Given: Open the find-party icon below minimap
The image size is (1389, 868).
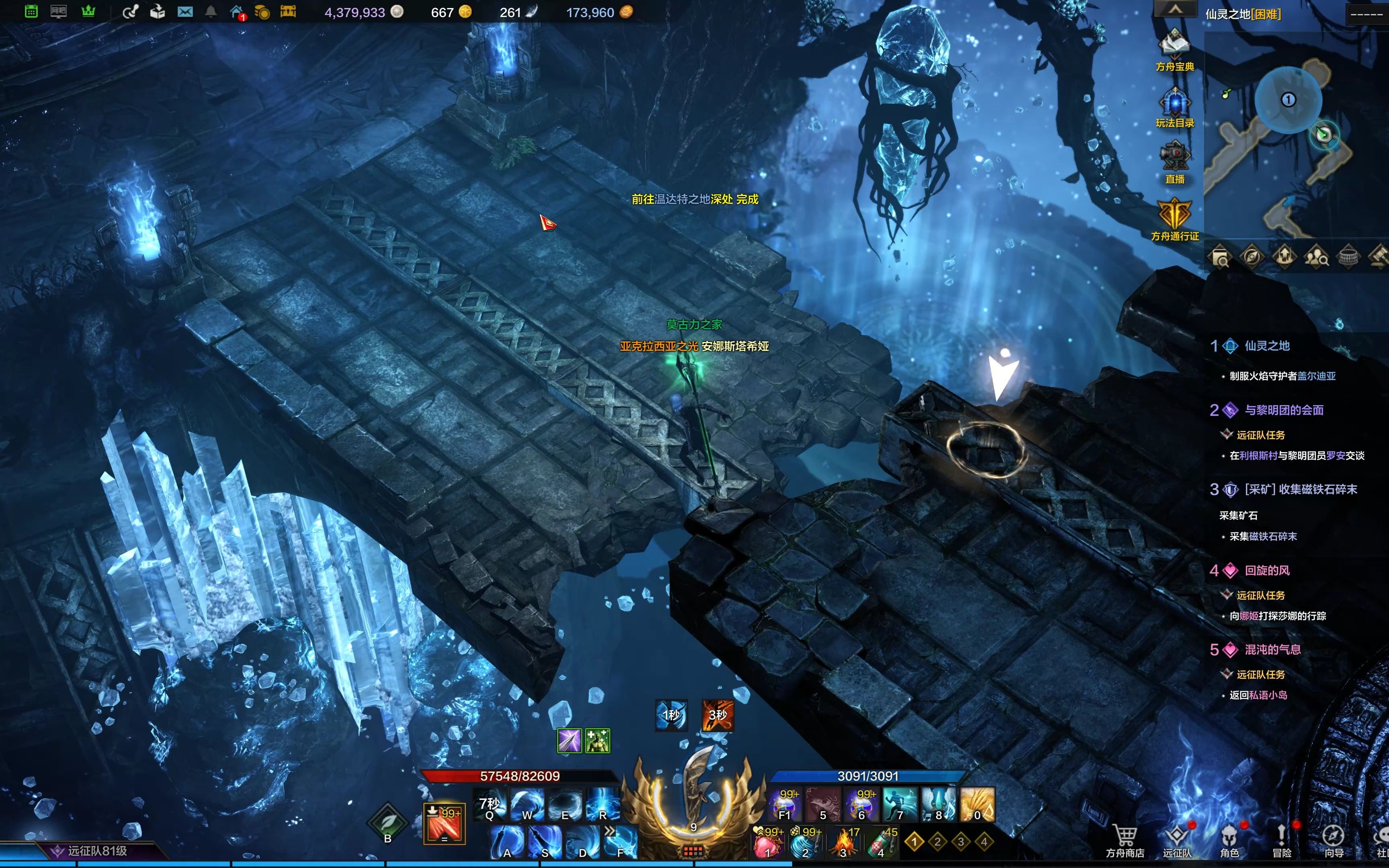Looking at the screenshot, I should [x=1315, y=256].
